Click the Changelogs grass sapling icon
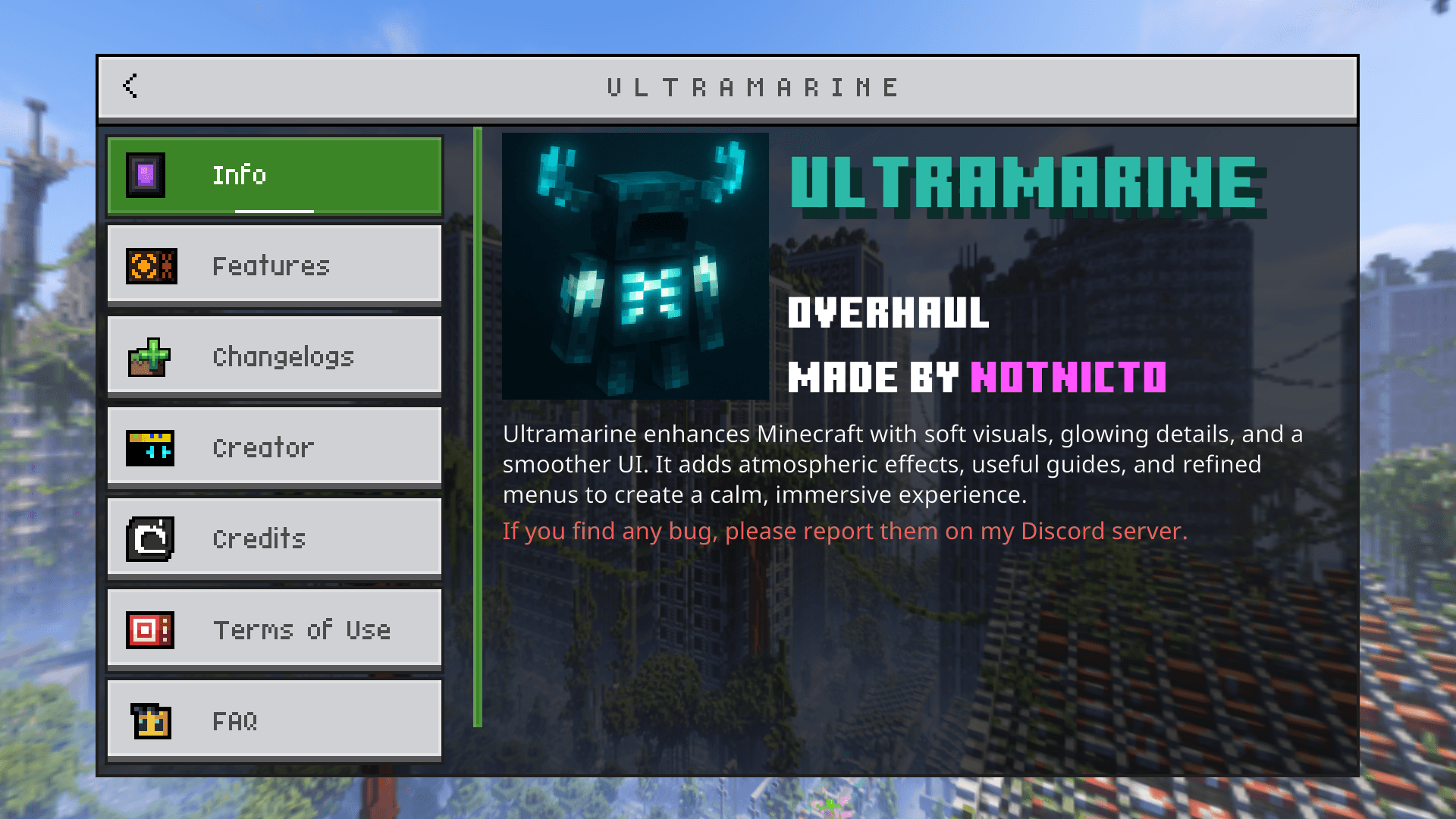Screen dimensions: 1456x819 (x=149, y=356)
